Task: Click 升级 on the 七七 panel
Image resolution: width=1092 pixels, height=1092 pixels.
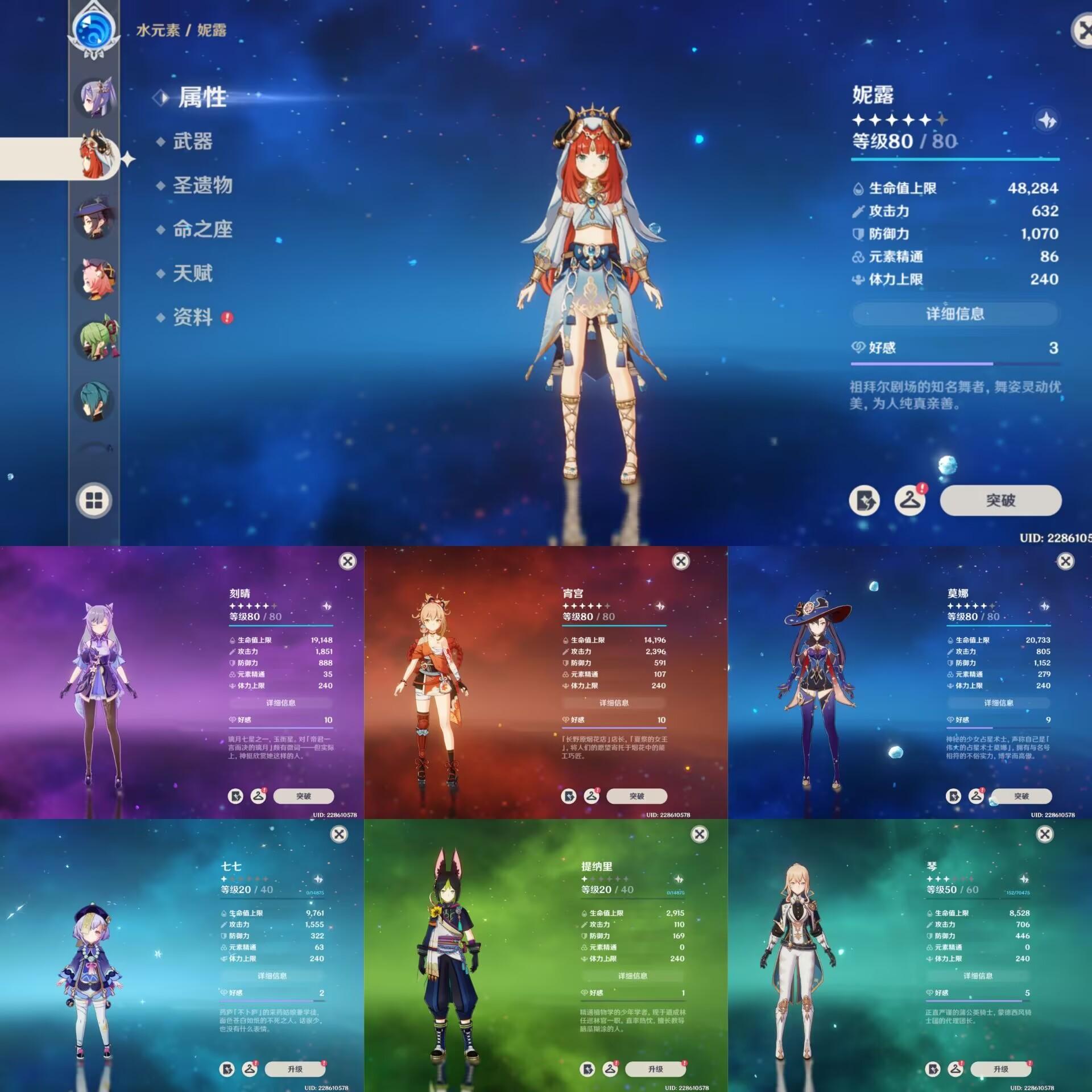Action: click(x=295, y=1069)
